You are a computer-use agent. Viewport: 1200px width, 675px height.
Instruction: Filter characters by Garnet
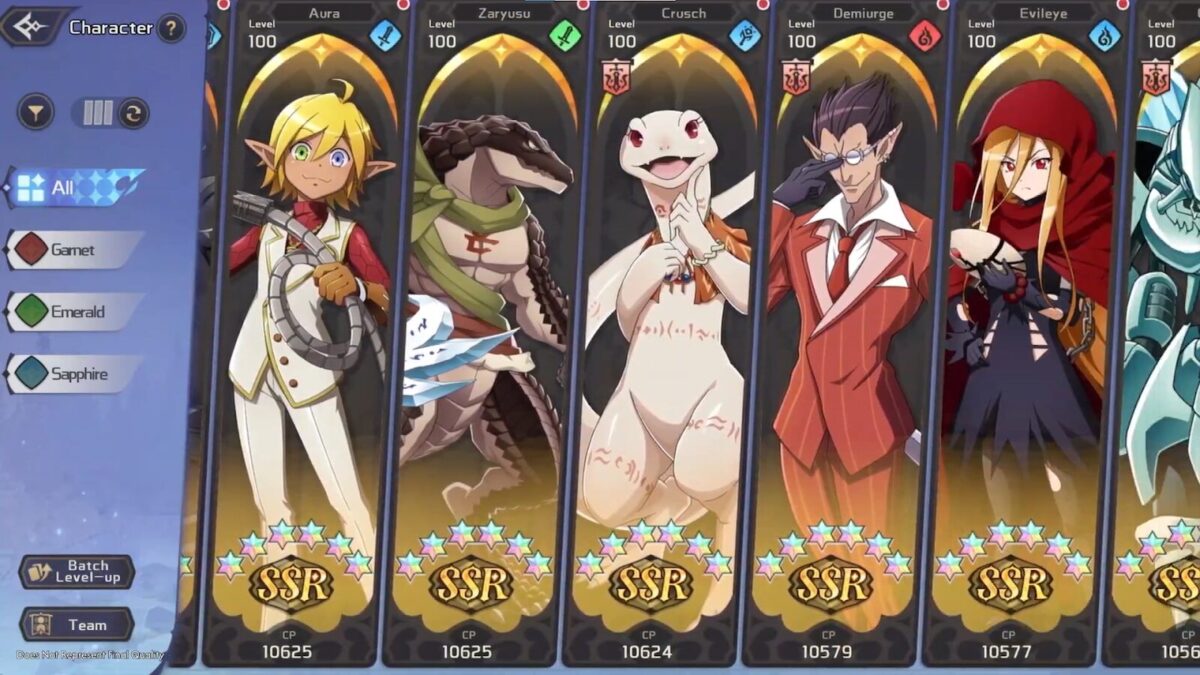click(72, 250)
